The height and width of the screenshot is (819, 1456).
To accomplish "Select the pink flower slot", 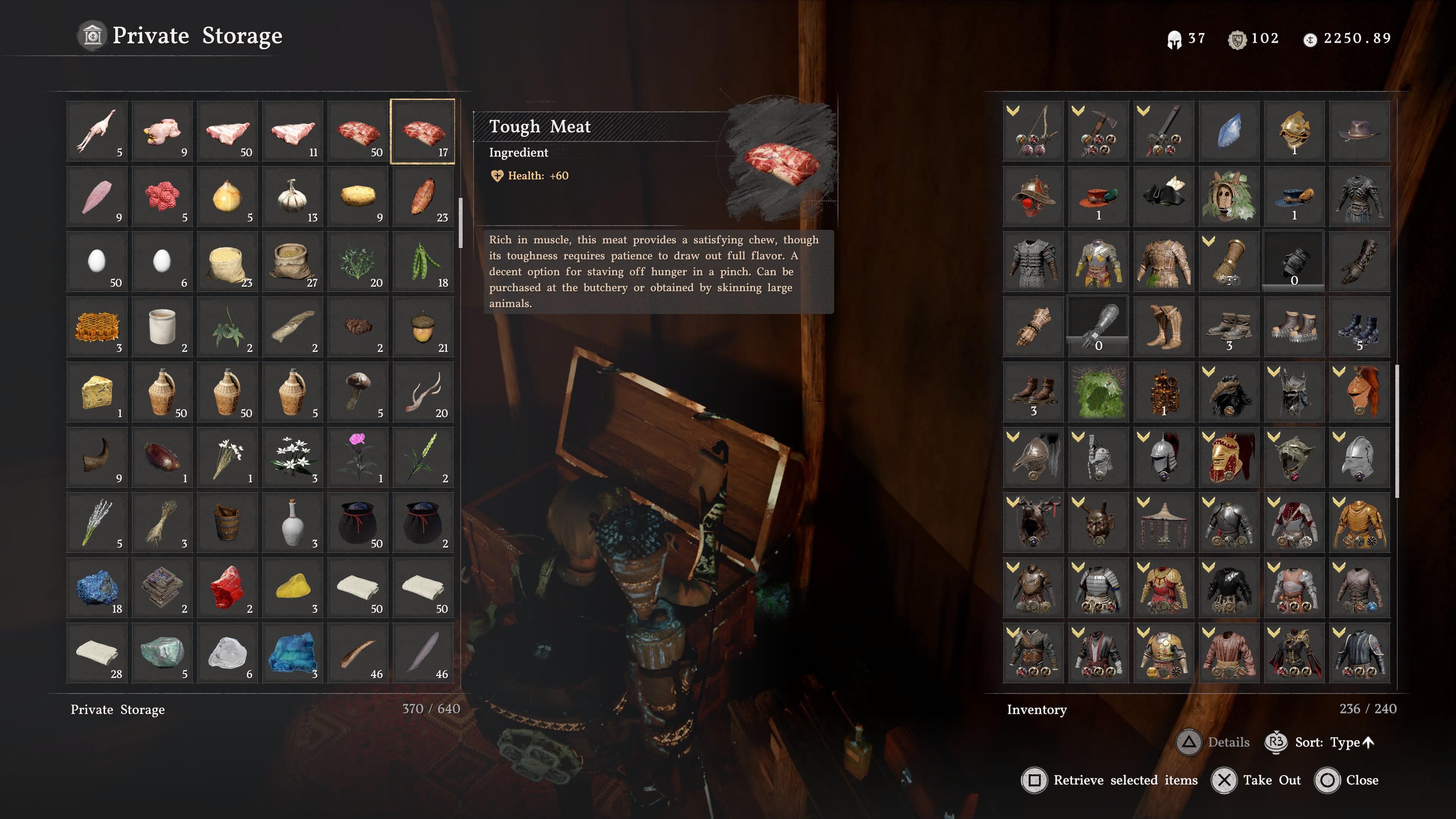I will tap(358, 457).
